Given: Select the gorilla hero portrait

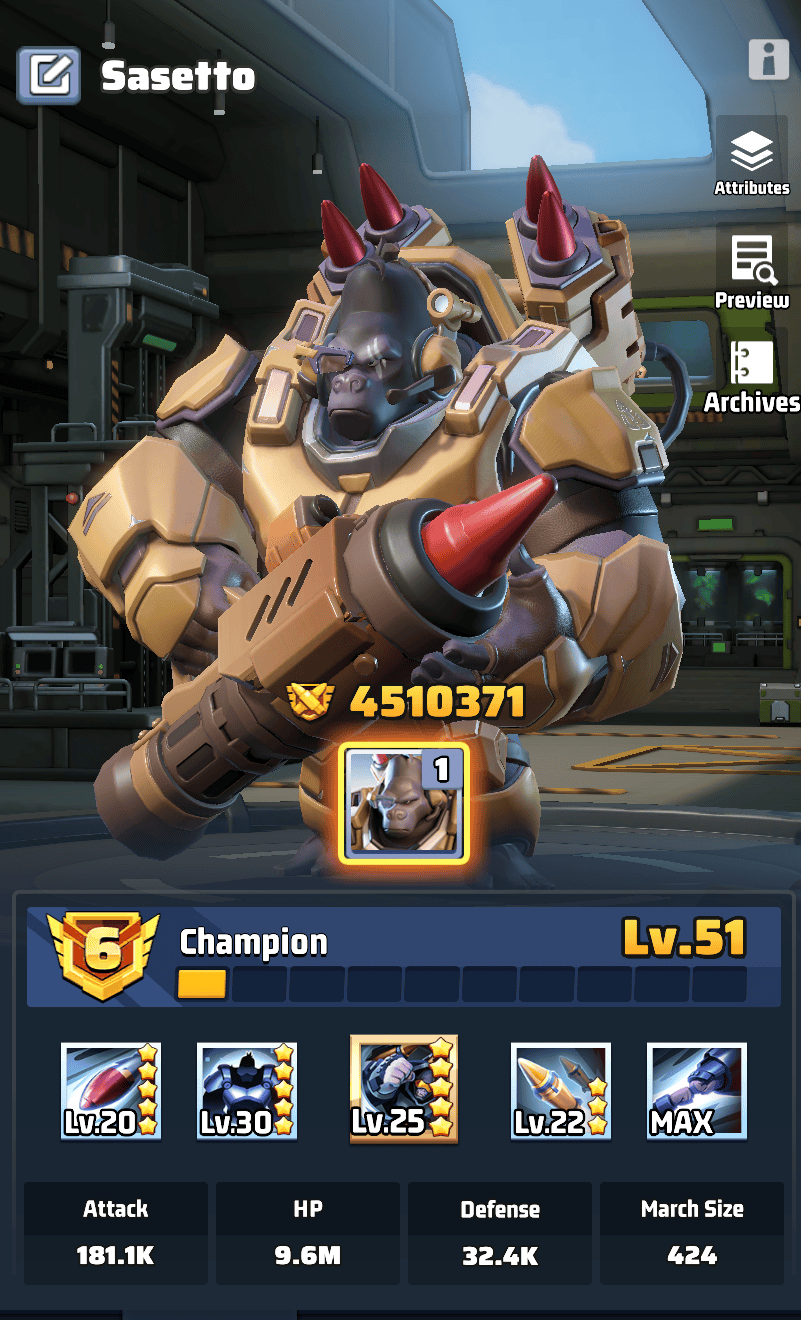Looking at the screenshot, I should [404, 803].
